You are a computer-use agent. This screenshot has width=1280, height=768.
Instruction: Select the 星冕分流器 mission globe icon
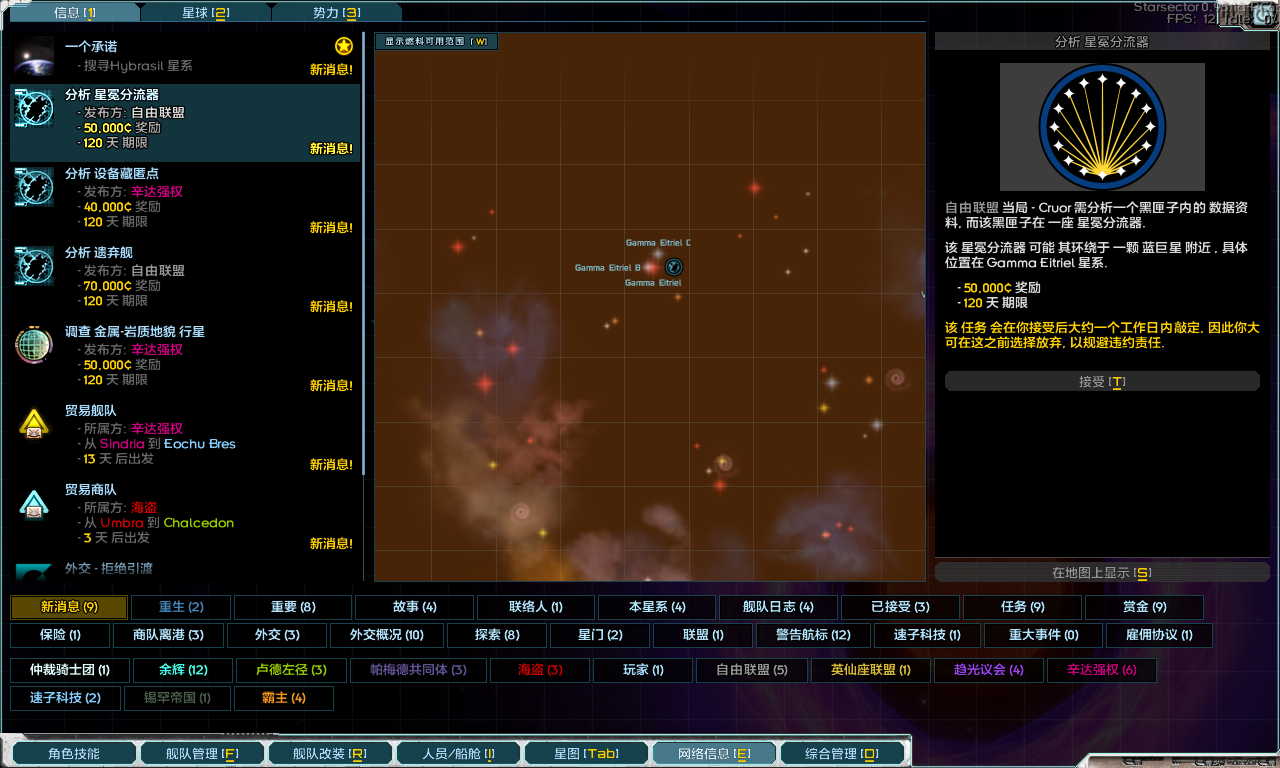(x=33, y=109)
